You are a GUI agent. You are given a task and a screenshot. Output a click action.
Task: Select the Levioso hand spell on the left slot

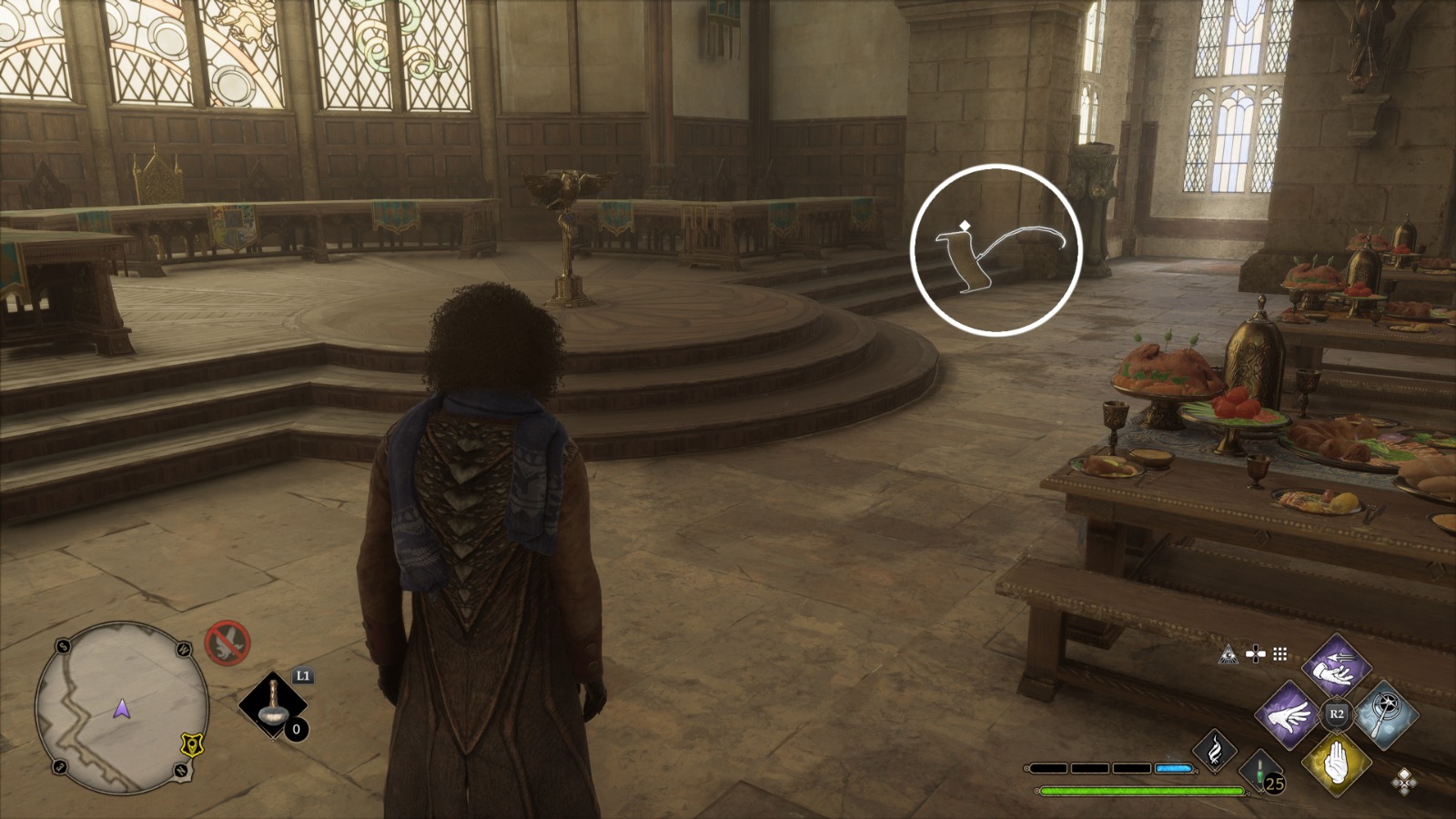coord(1289,717)
